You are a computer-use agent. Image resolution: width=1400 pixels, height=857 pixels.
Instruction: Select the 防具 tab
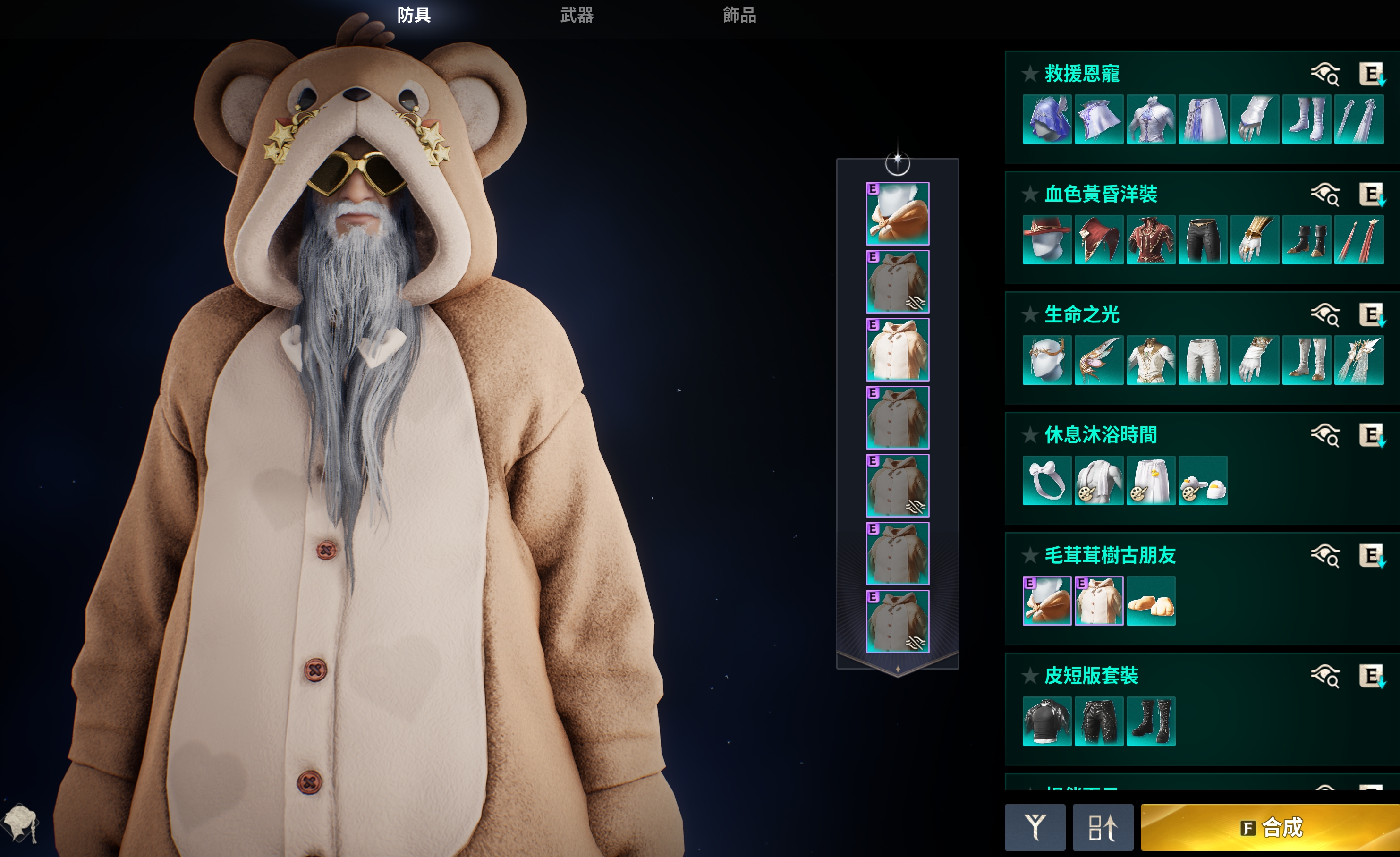click(414, 15)
